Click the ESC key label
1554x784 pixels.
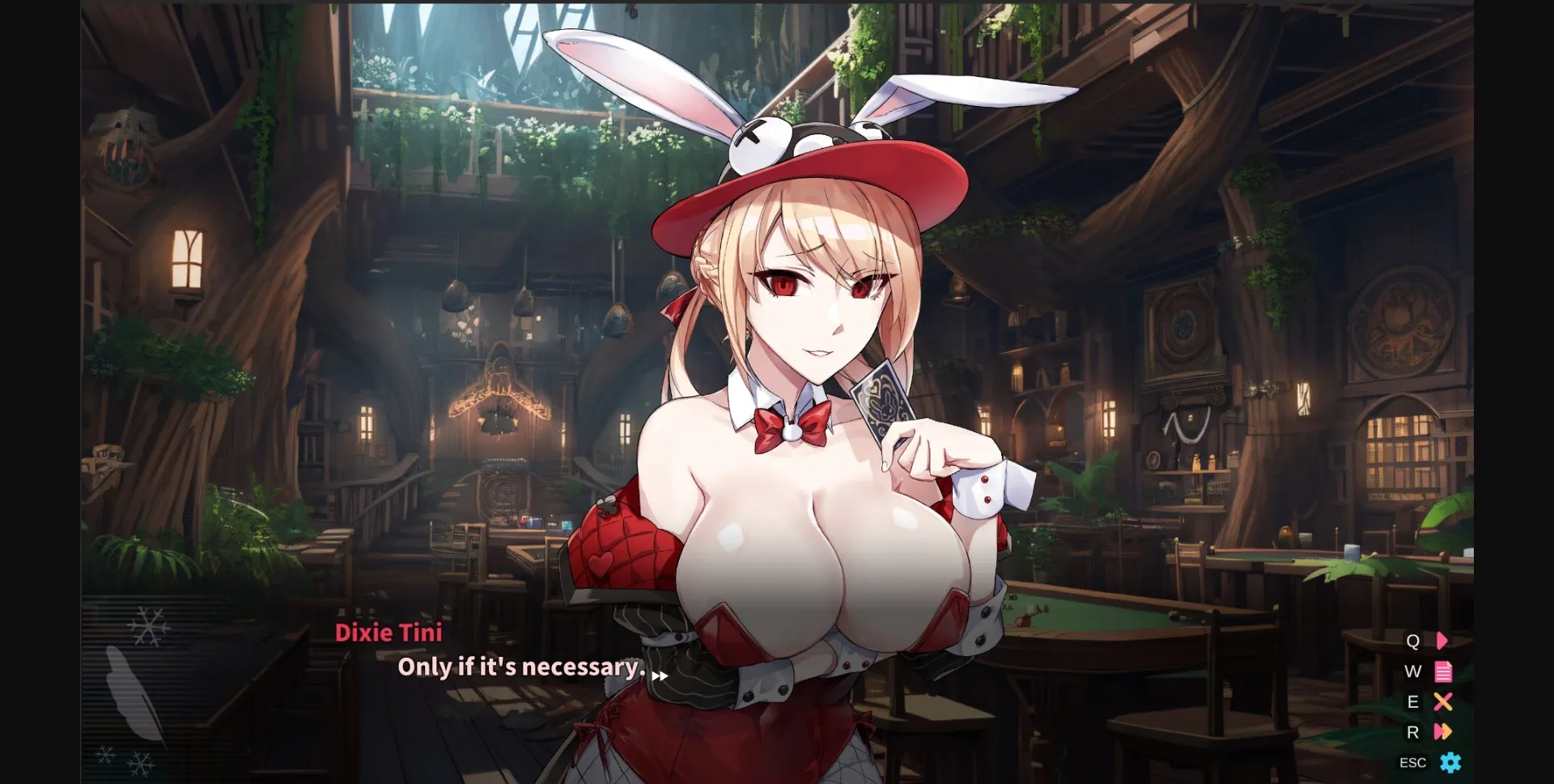[1412, 762]
